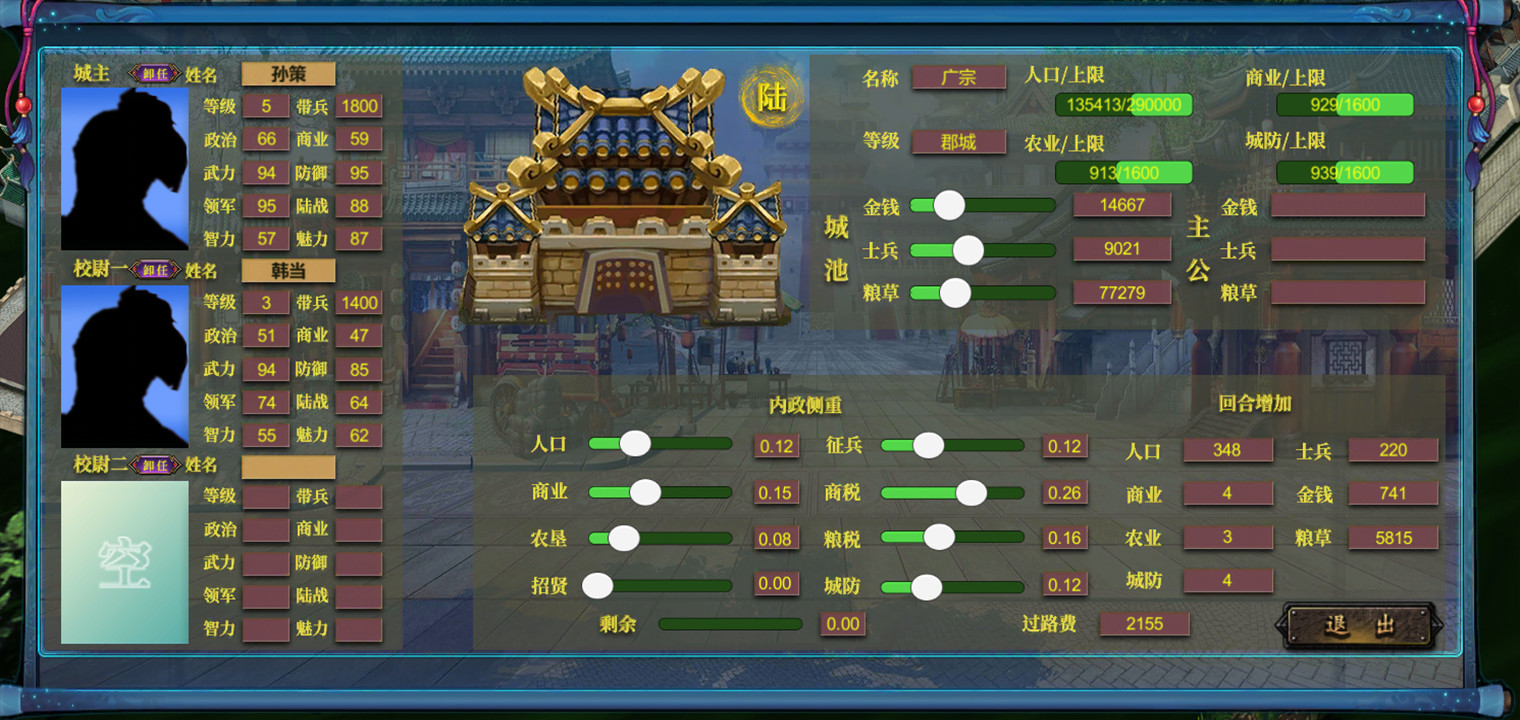The image size is (1520, 720).
Task: Dismiss the empty 校尉二 slot via 卸任
Action: pyautogui.click(x=155, y=464)
